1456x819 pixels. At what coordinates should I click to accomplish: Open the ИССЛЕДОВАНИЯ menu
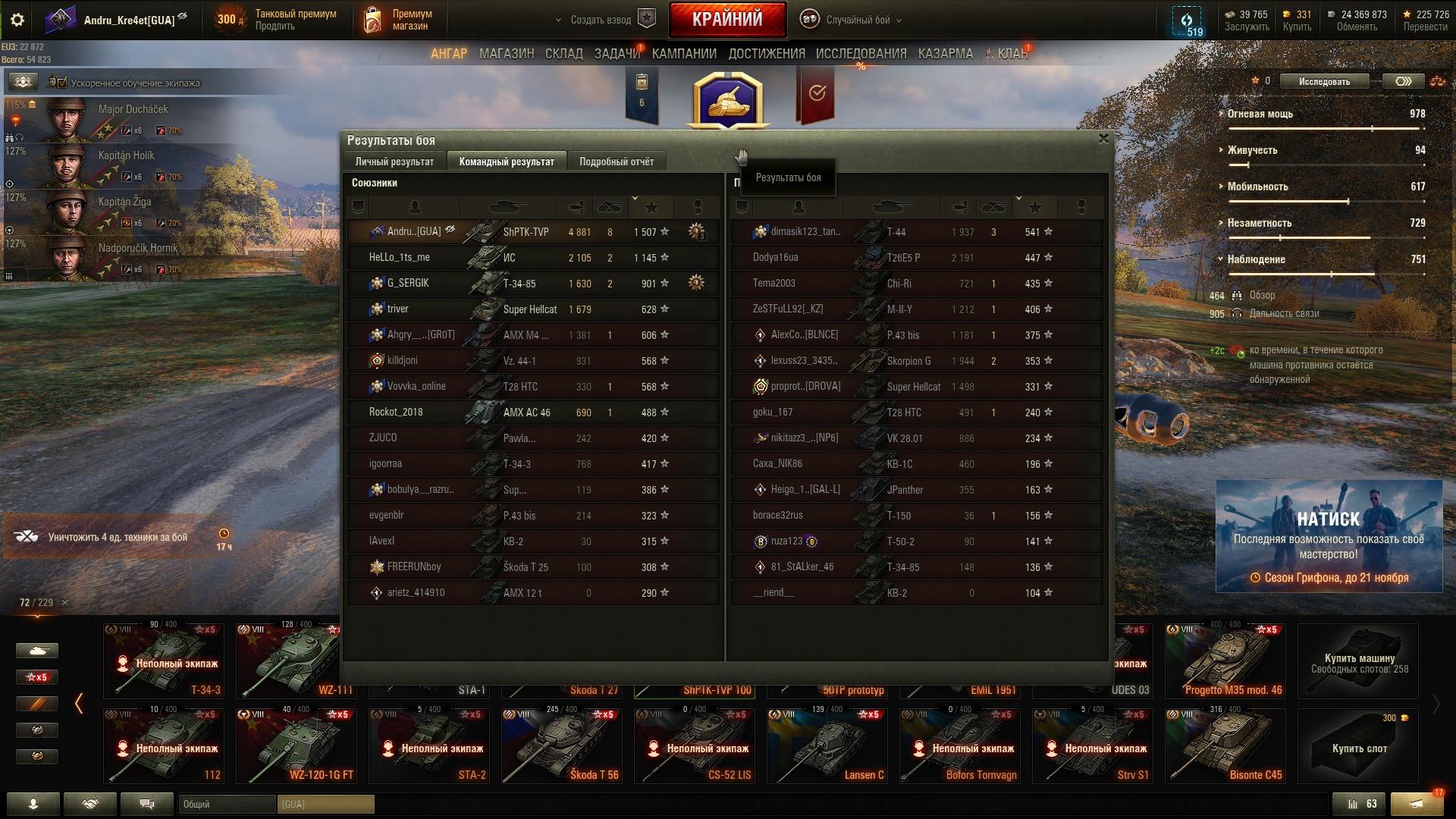pyautogui.click(x=861, y=54)
